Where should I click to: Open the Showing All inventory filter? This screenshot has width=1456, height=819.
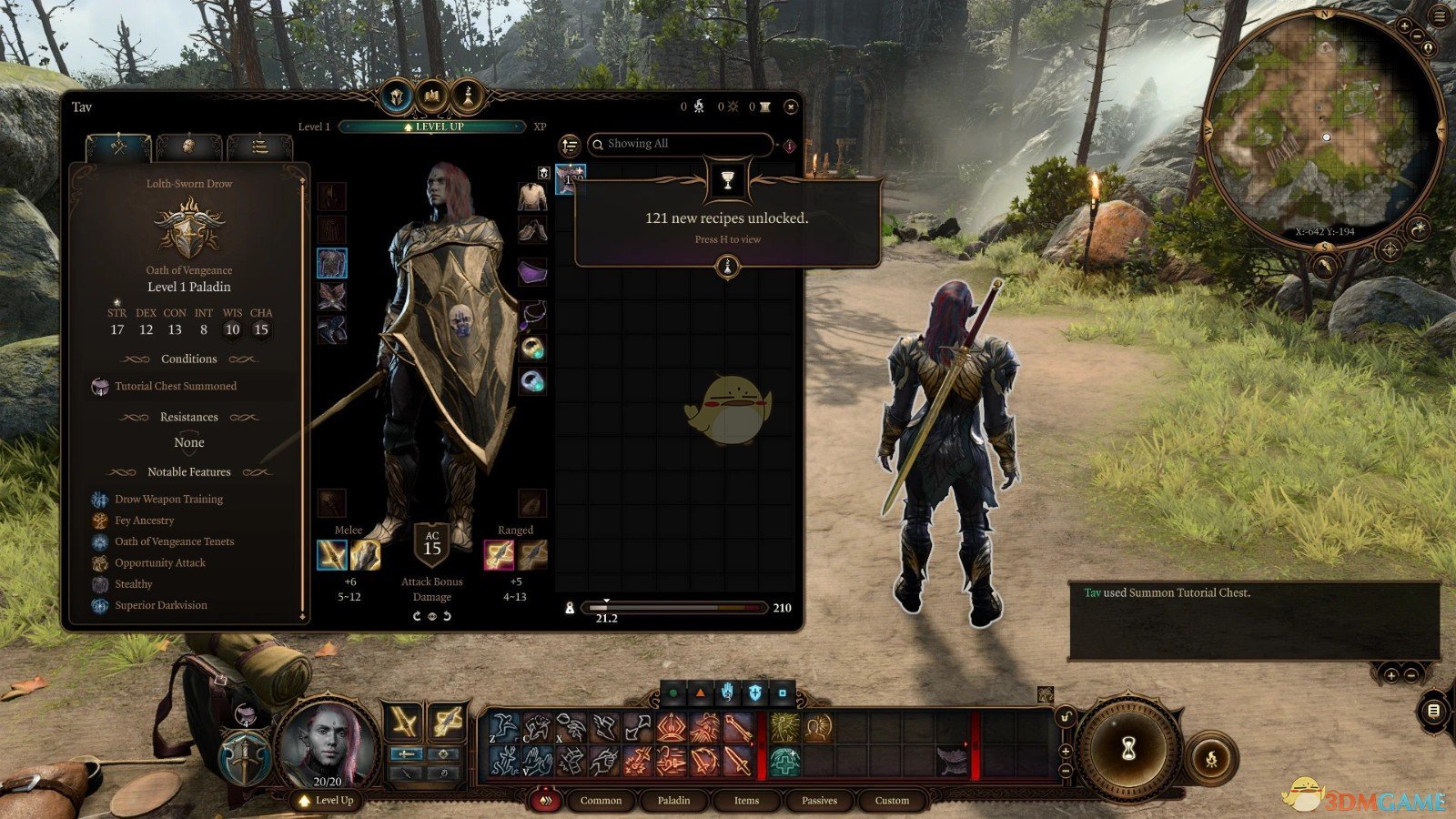[682, 143]
